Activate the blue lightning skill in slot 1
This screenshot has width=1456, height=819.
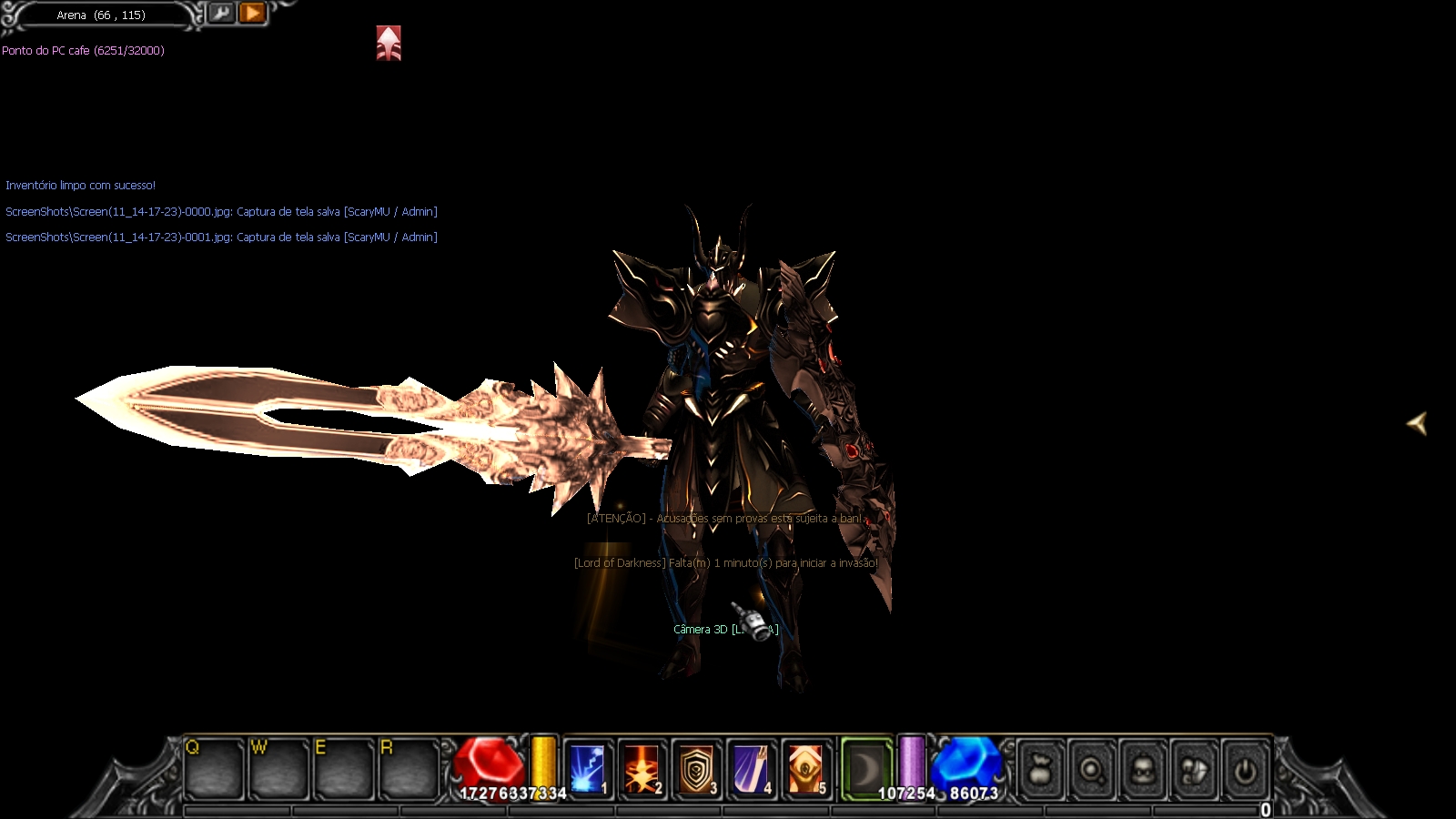[x=587, y=769]
